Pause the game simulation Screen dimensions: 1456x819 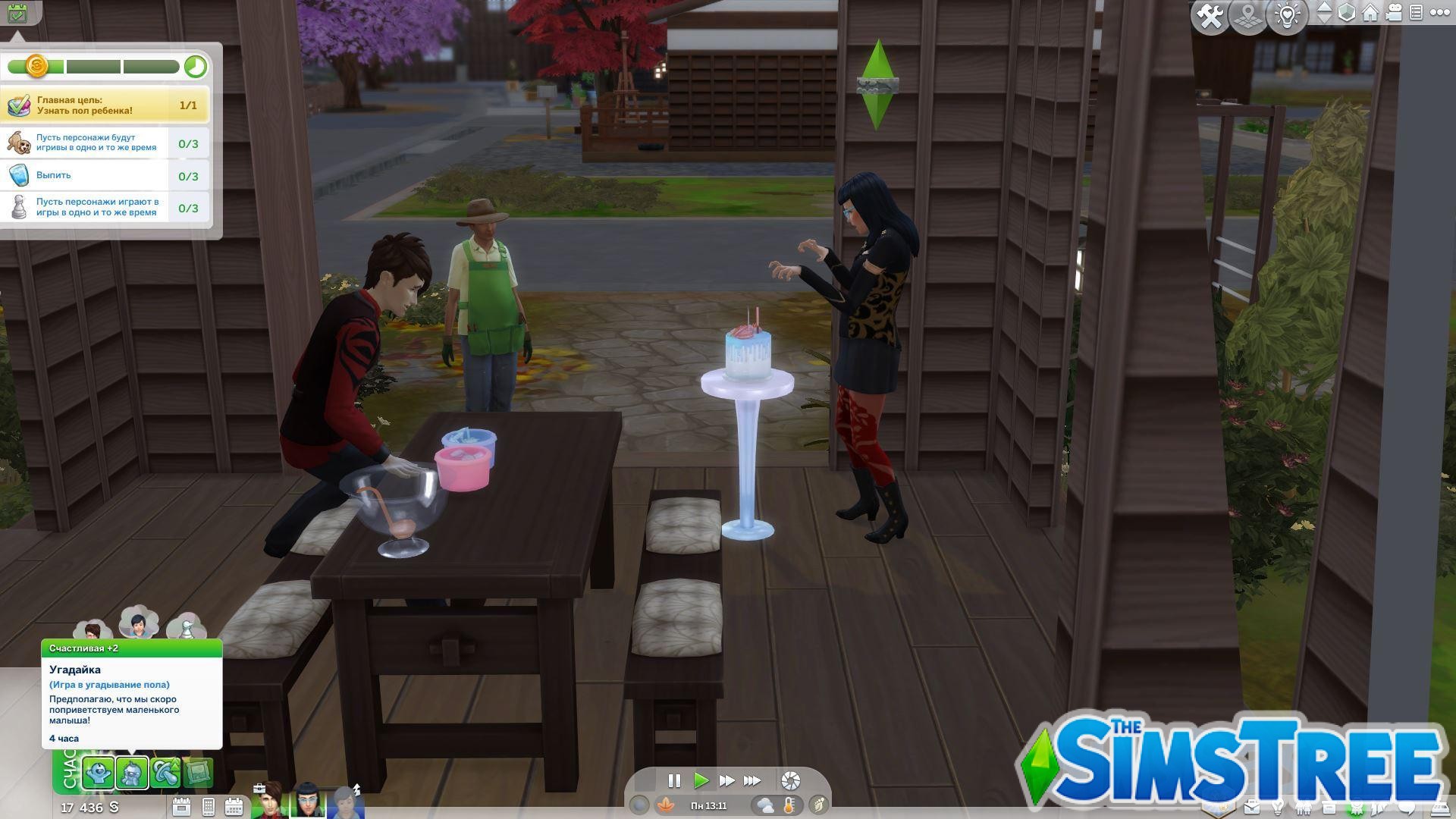pyautogui.click(x=674, y=780)
